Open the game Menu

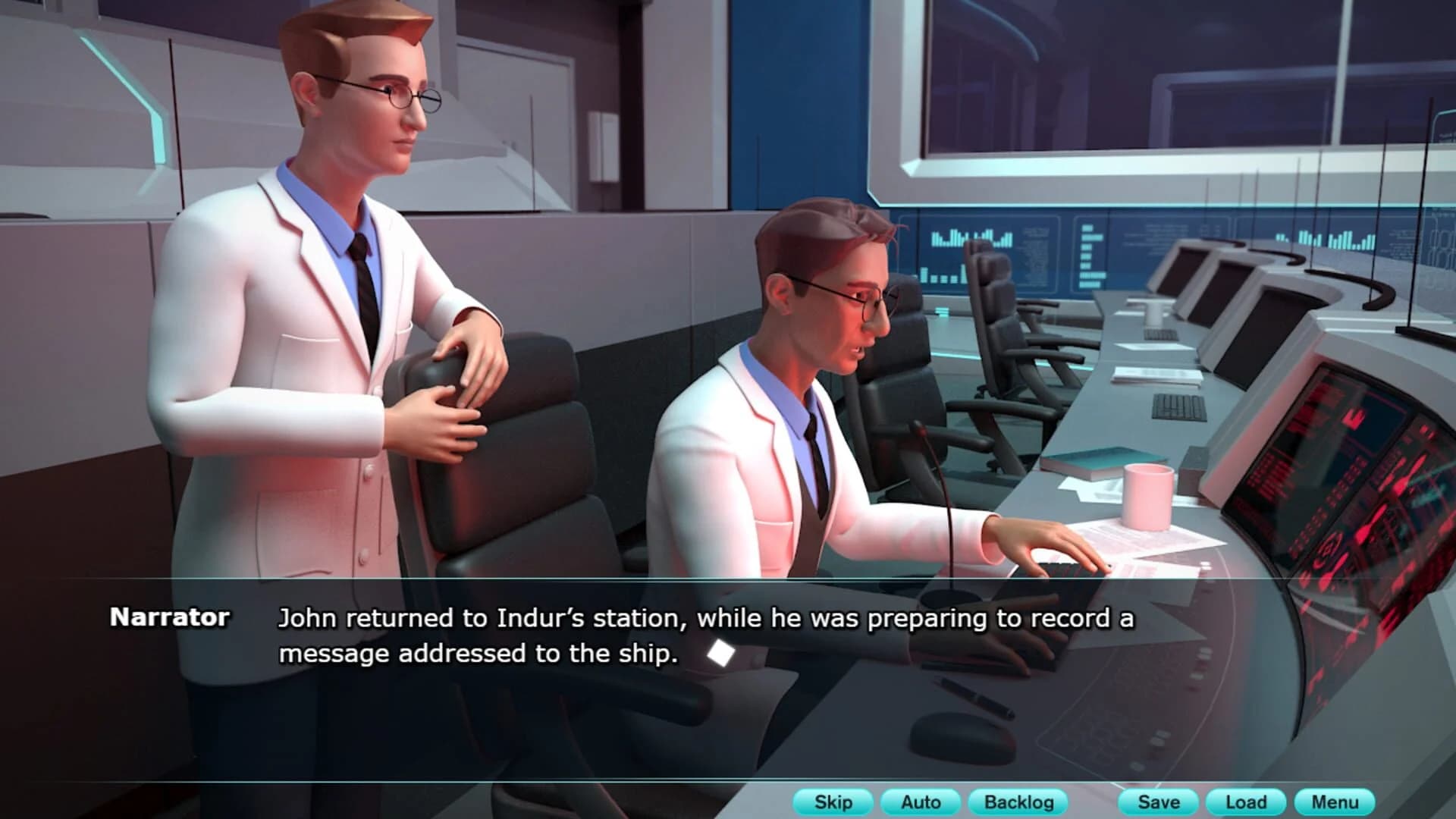tap(1335, 801)
